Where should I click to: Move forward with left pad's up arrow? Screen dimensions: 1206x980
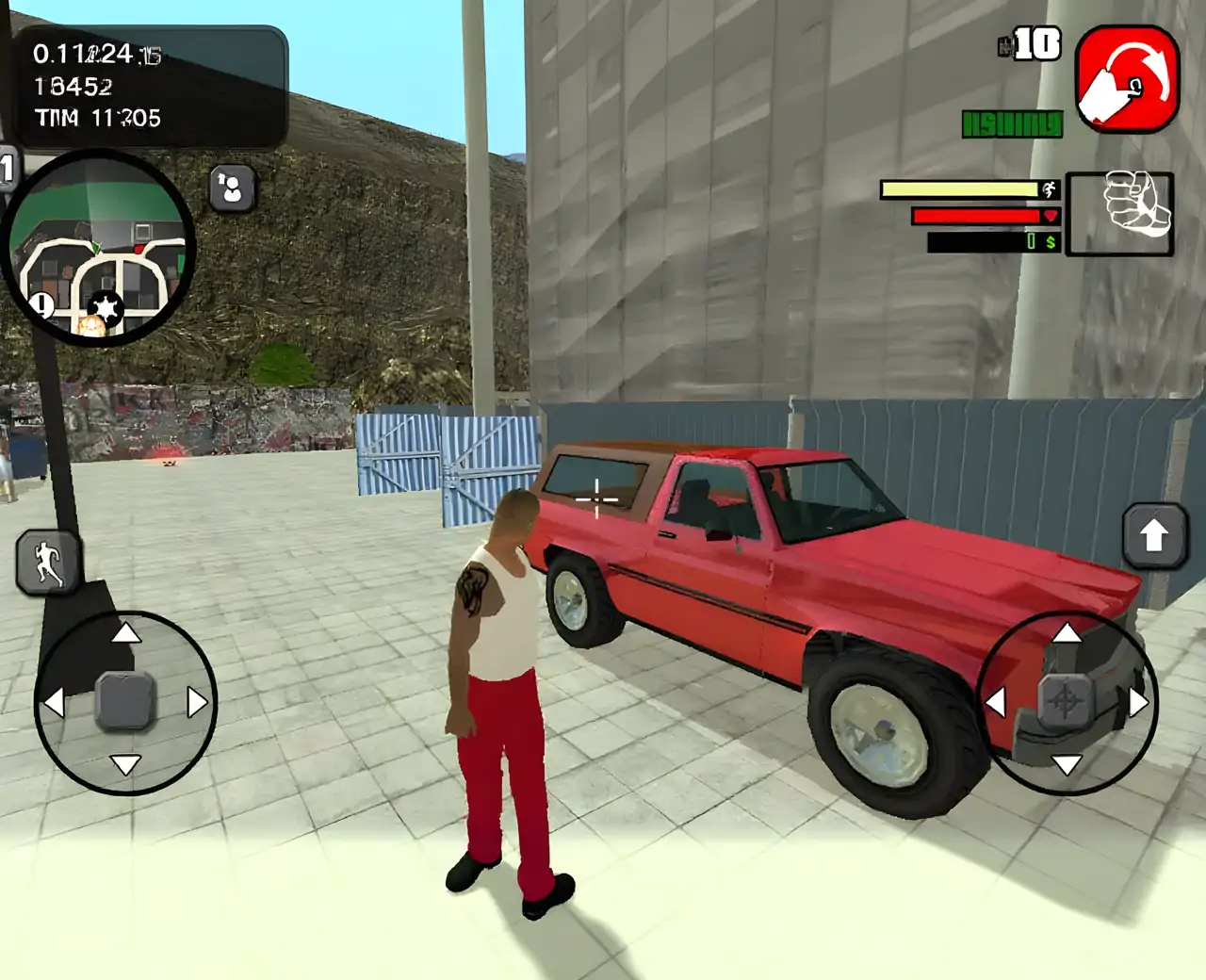[125, 633]
